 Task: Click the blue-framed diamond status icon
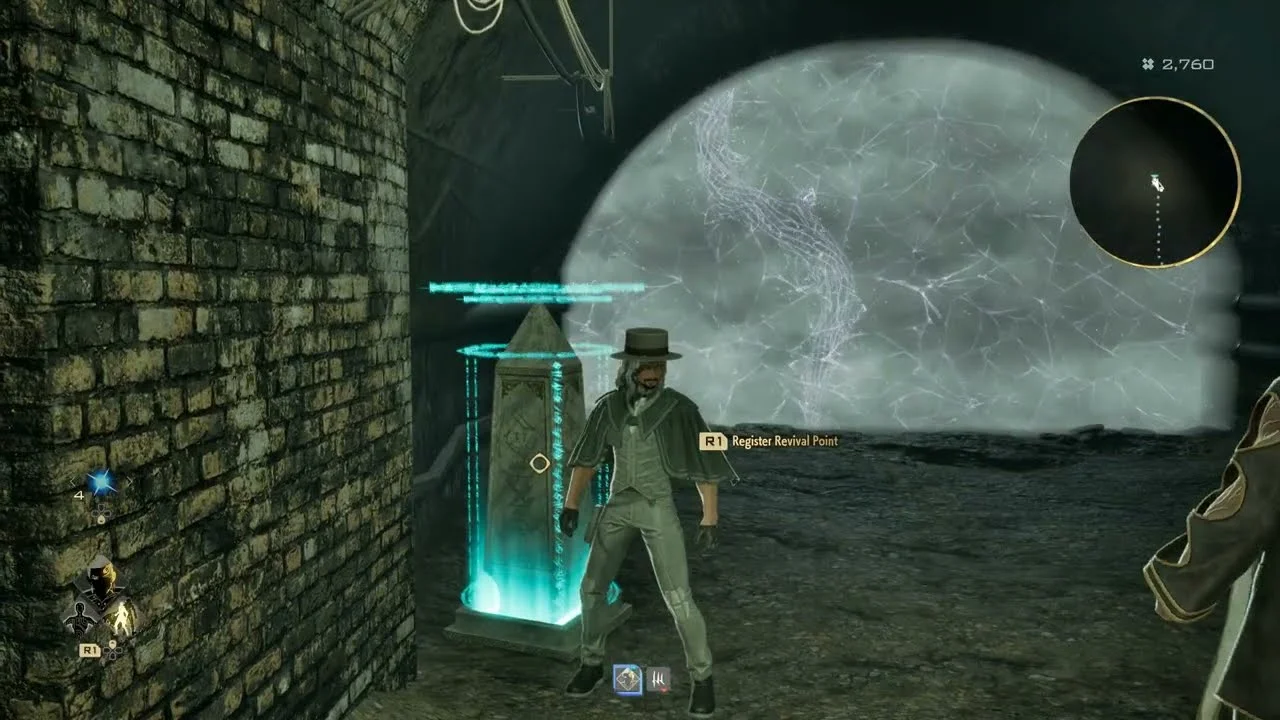pos(627,680)
